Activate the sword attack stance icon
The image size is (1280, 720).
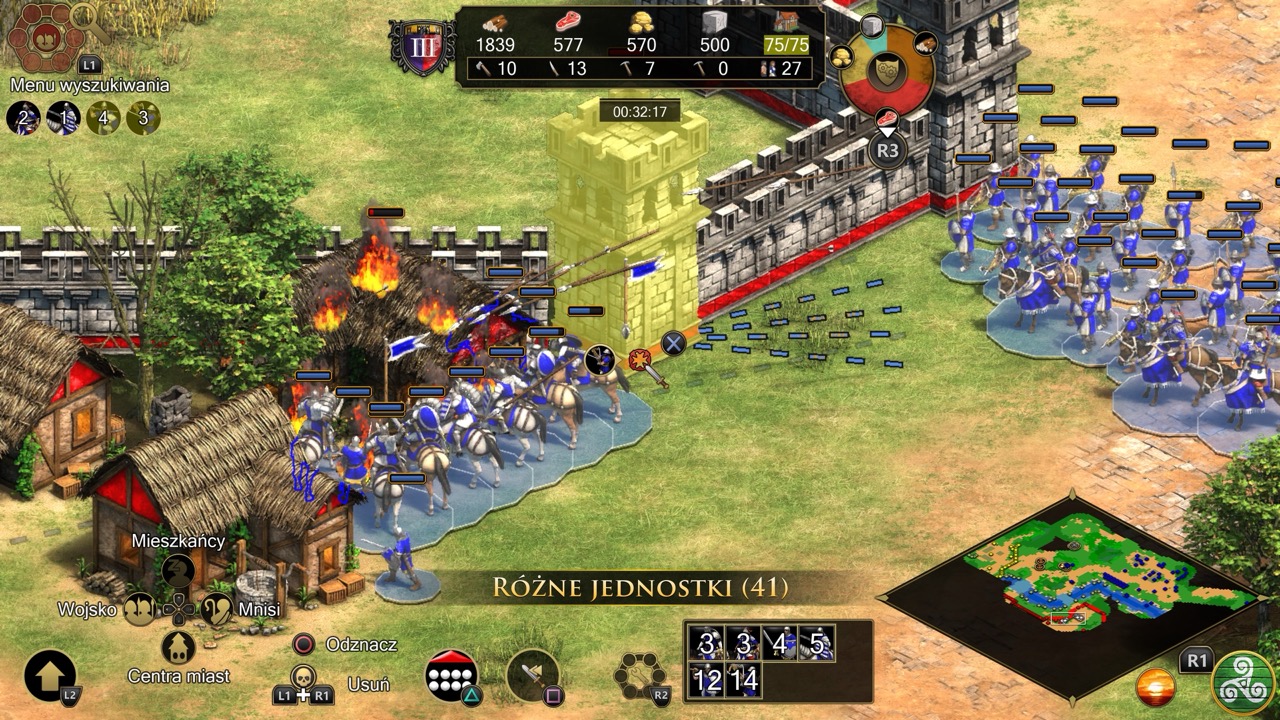[x=531, y=675]
